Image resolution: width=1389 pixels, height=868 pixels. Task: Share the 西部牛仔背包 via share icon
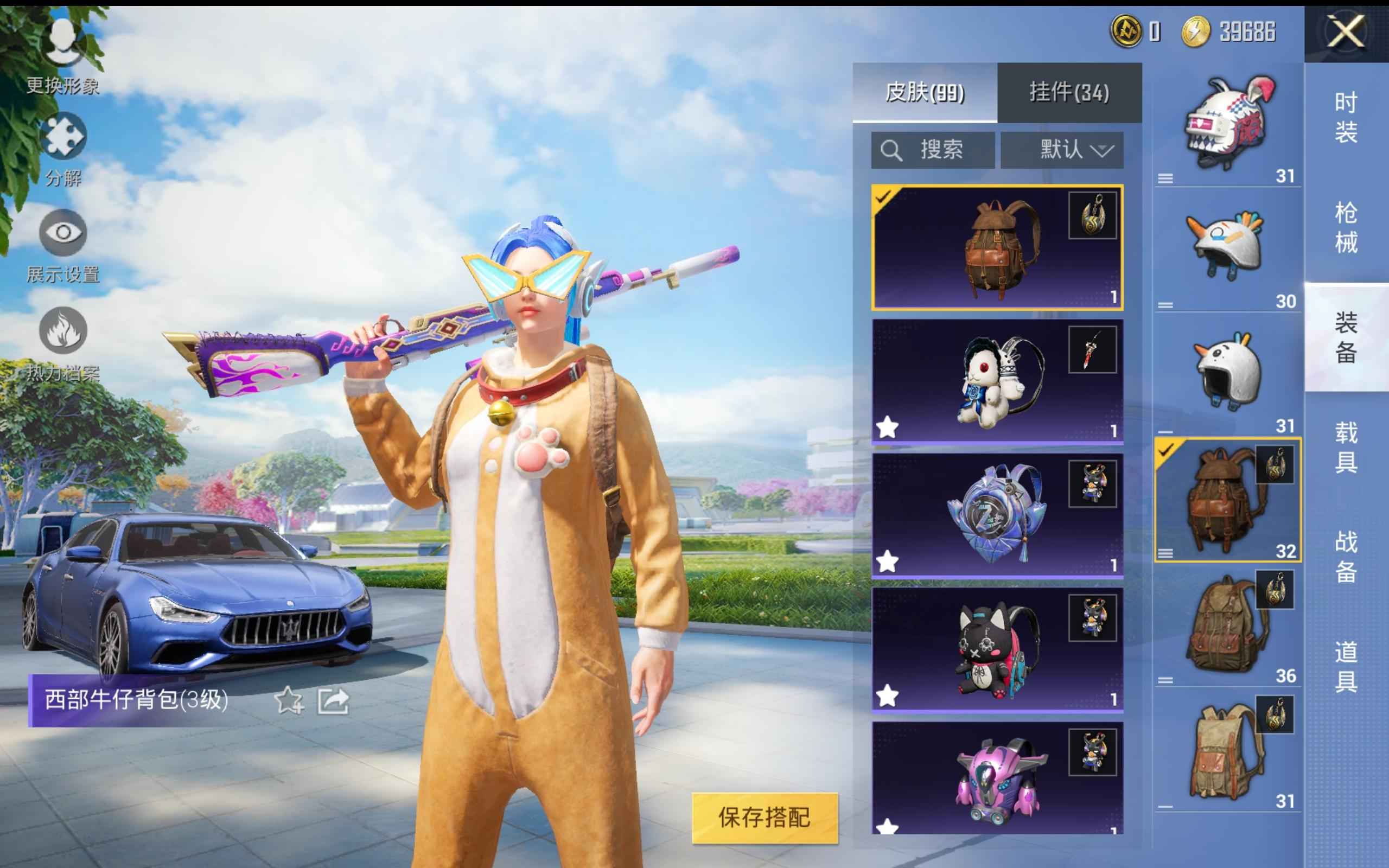(x=334, y=701)
